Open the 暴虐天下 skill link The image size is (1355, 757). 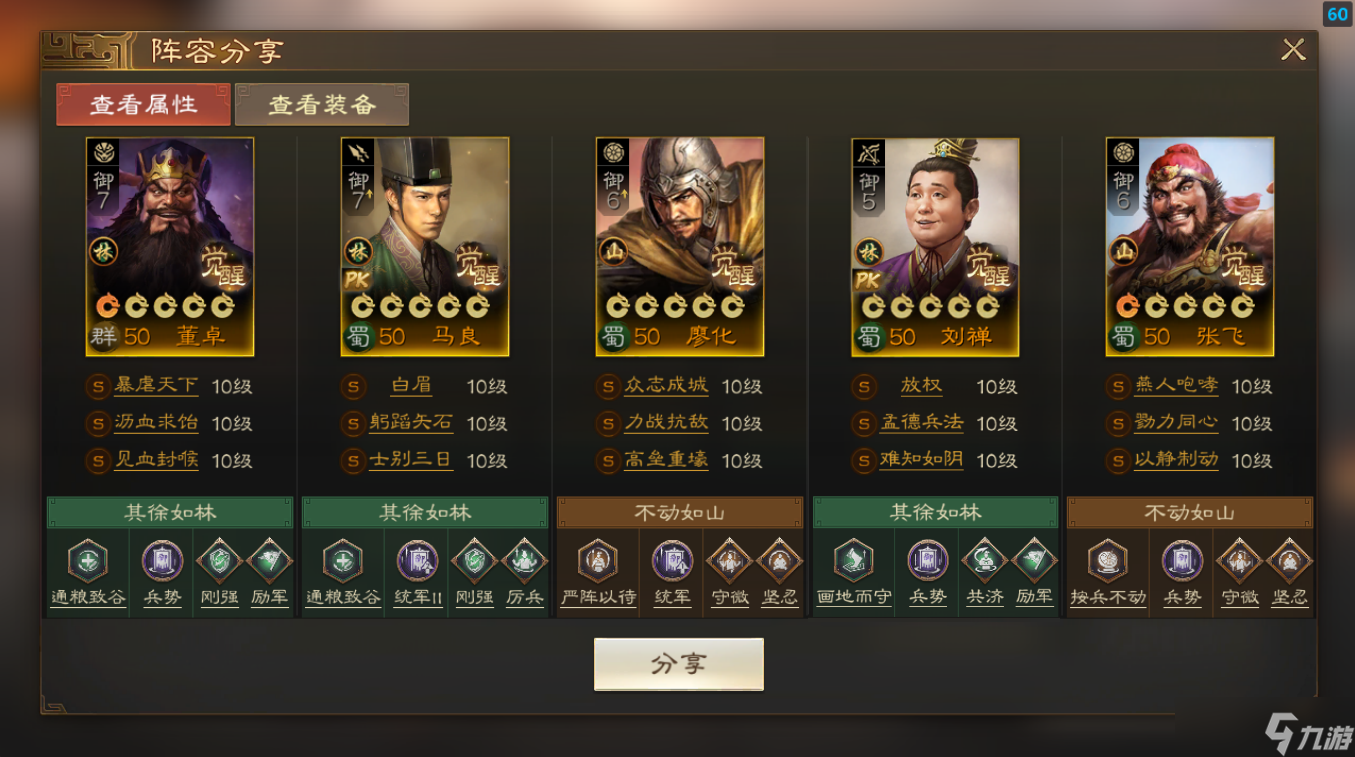pos(156,386)
